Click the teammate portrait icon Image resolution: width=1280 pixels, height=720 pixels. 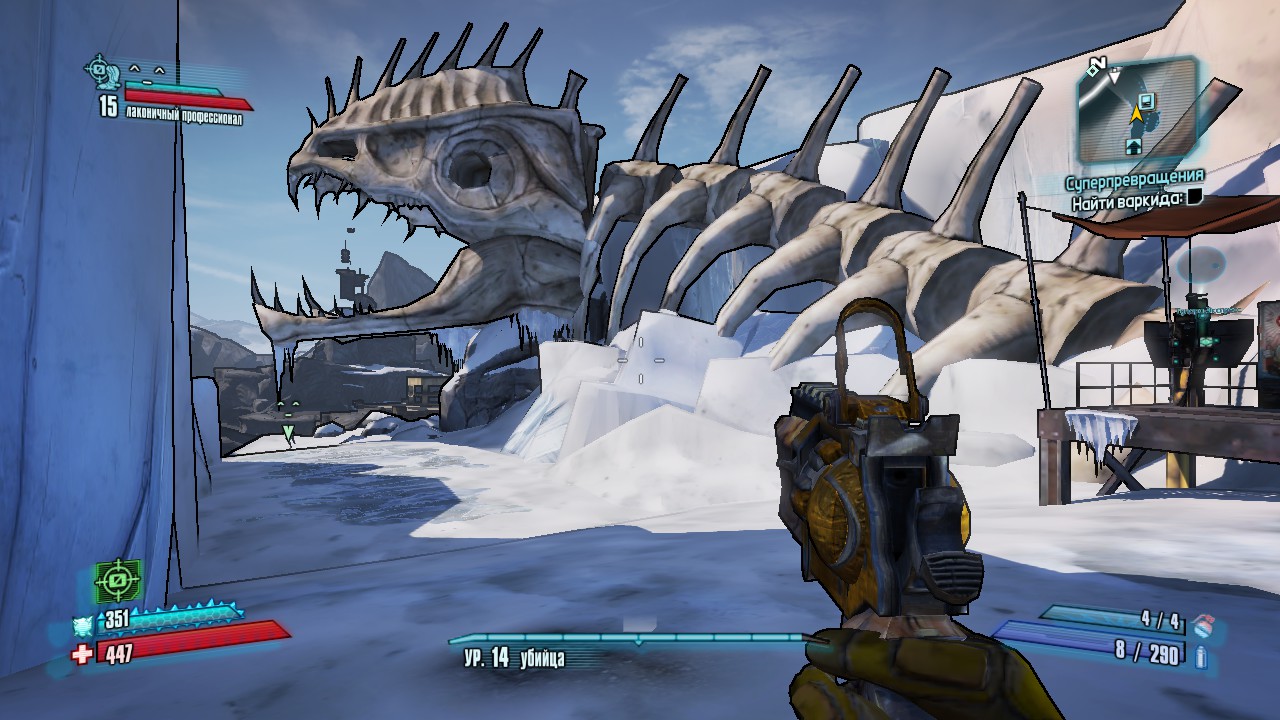[x=101, y=70]
